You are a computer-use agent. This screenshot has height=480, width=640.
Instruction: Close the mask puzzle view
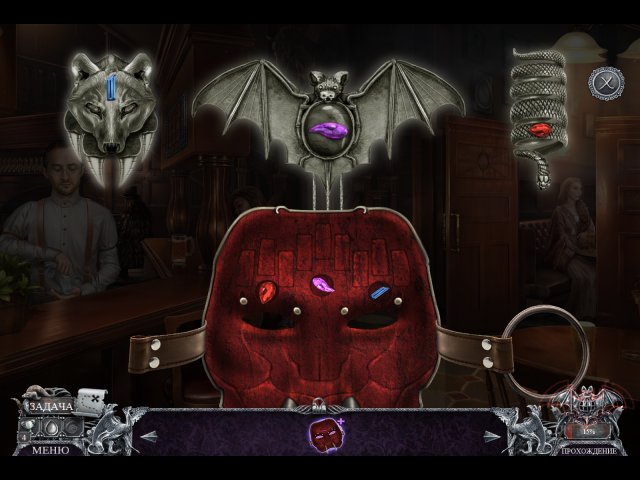coord(605,82)
